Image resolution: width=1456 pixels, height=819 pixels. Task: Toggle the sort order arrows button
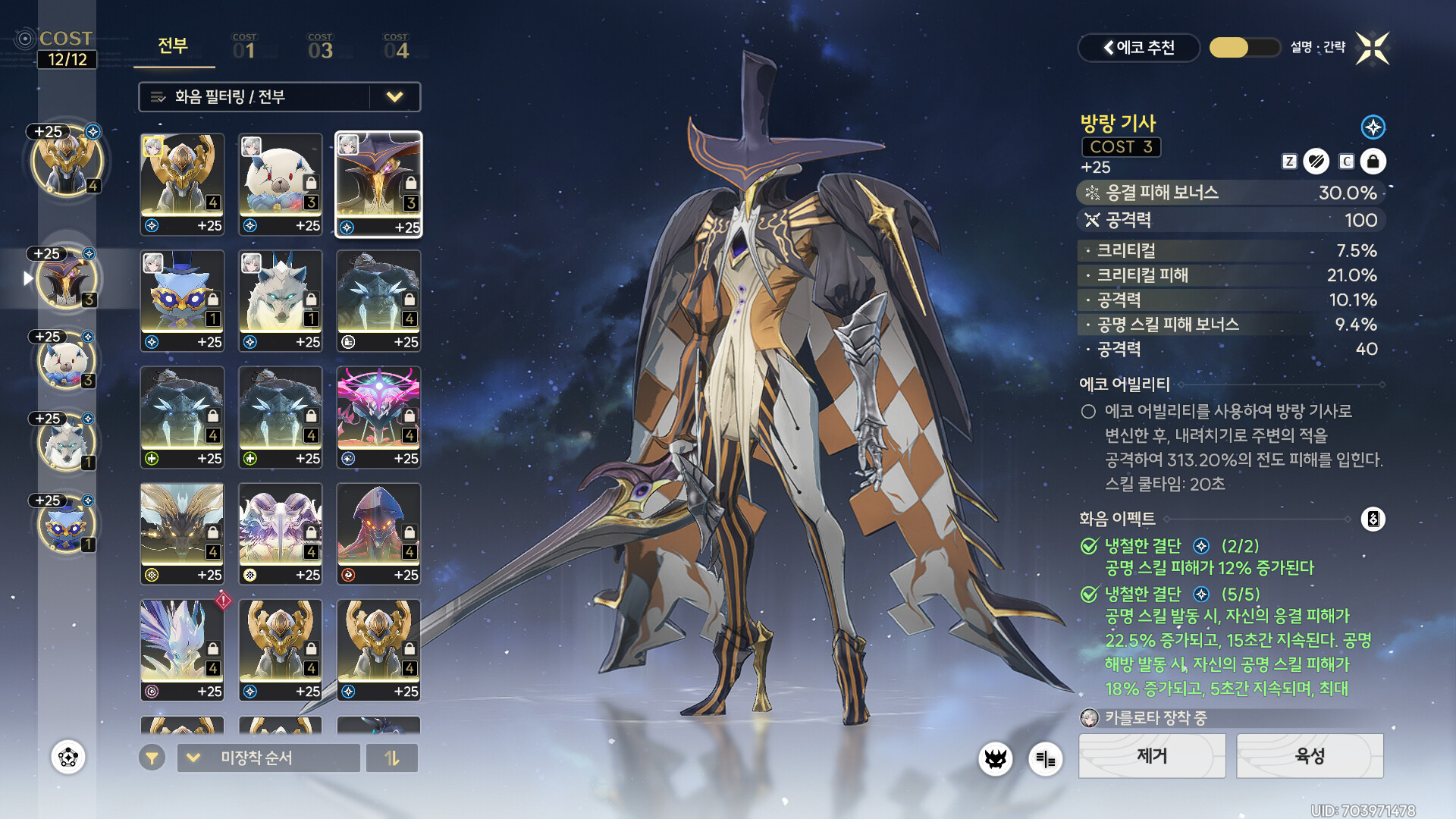[x=392, y=758]
